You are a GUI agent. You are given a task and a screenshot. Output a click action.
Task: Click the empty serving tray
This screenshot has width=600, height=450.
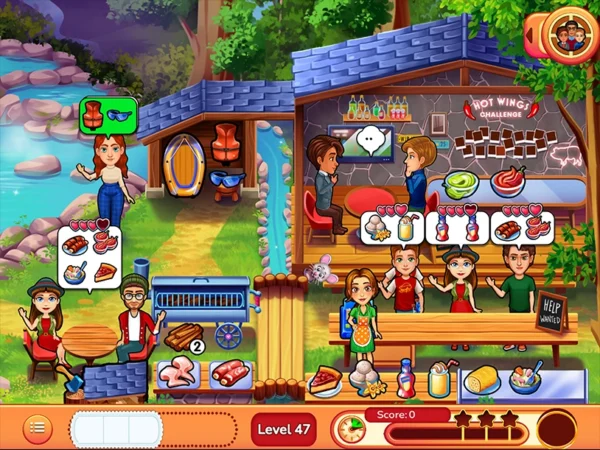pyautogui.click(x=116, y=427)
